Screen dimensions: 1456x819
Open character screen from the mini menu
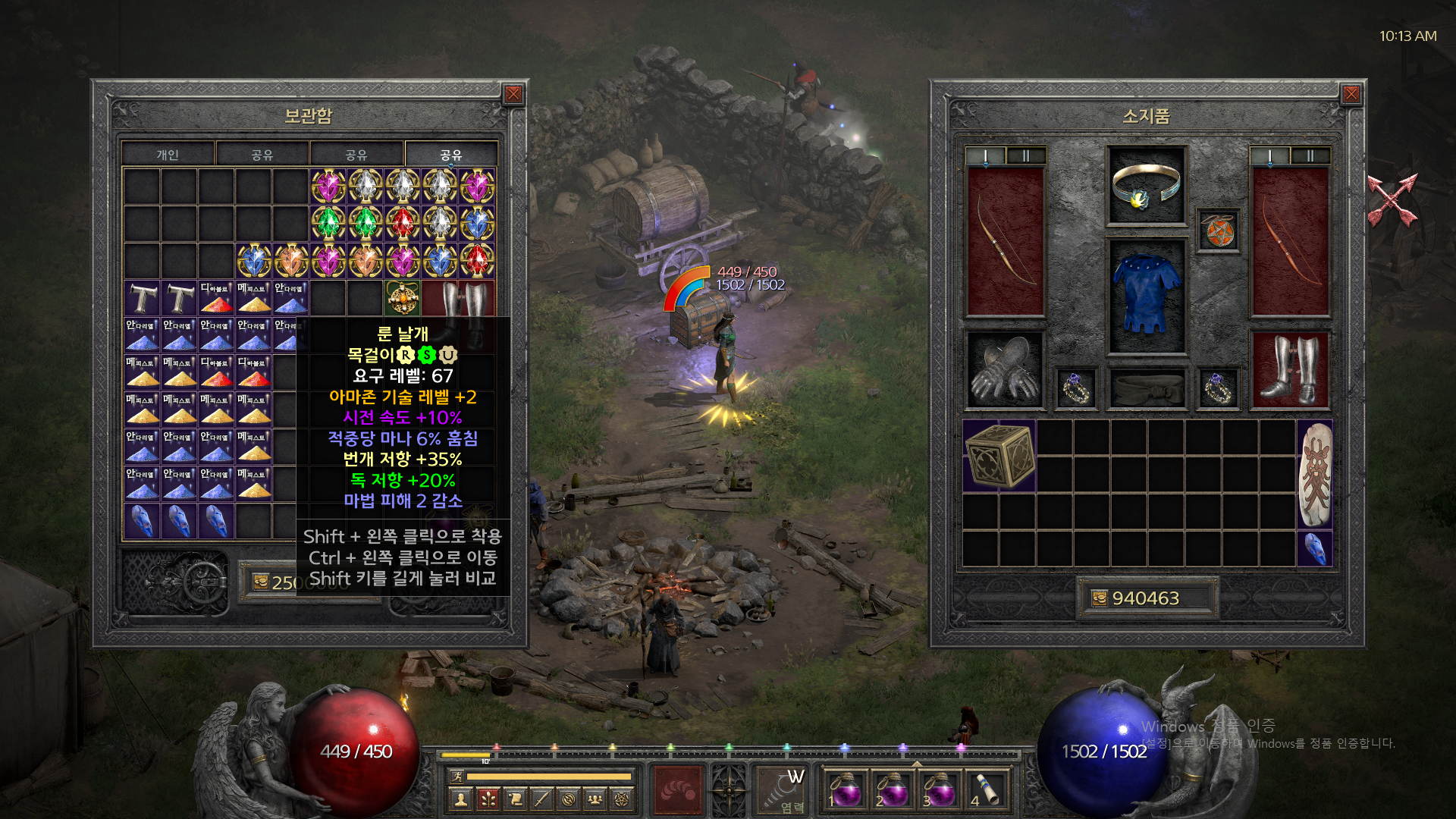tap(460, 799)
